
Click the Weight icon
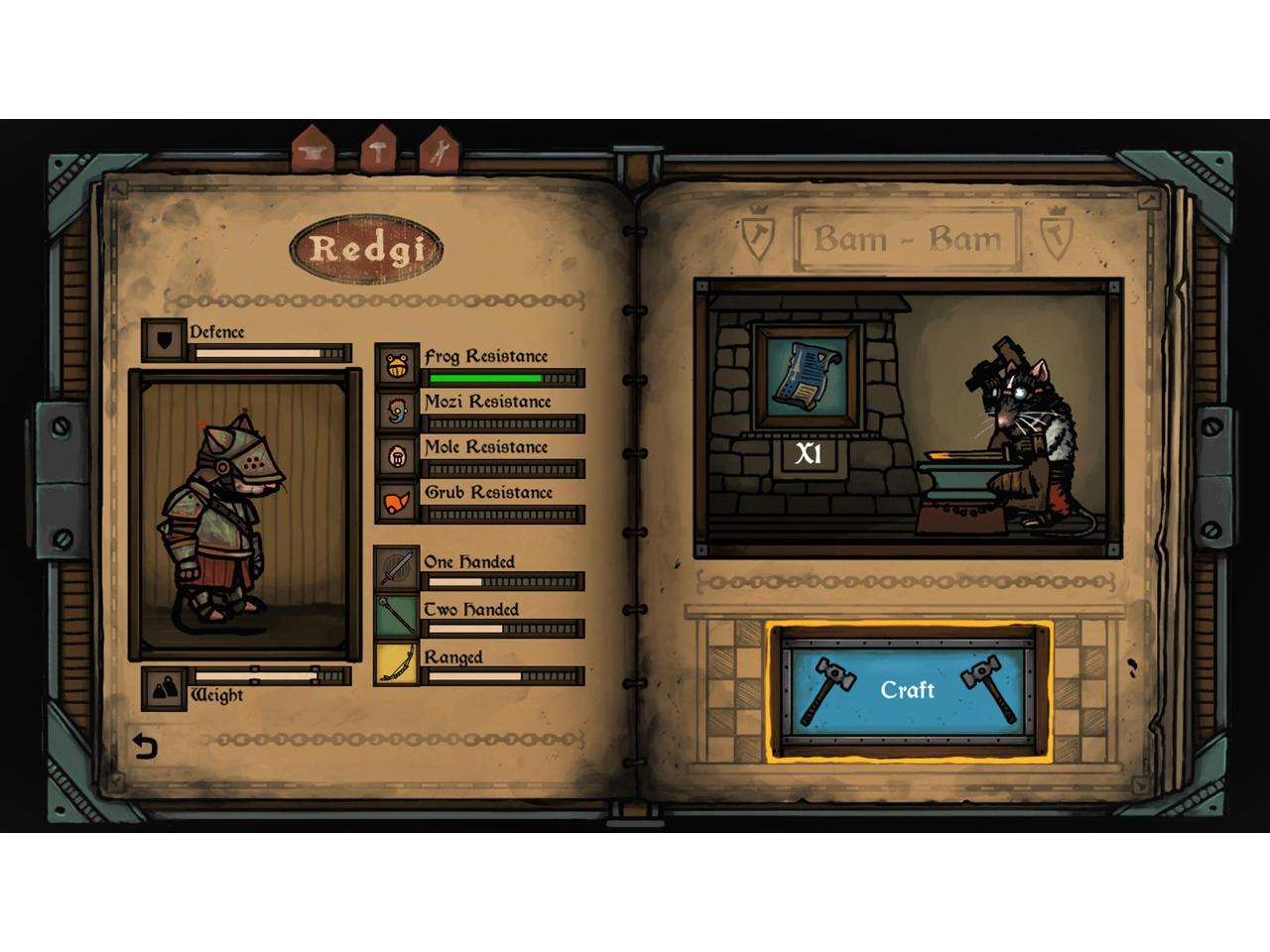[x=165, y=687]
